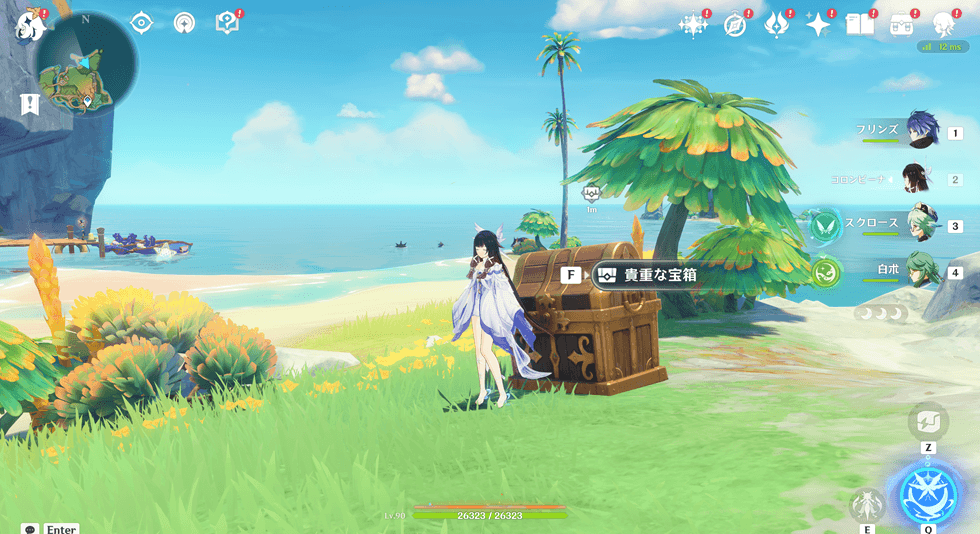Open the quest banner icon below Paimon

click(29, 103)
